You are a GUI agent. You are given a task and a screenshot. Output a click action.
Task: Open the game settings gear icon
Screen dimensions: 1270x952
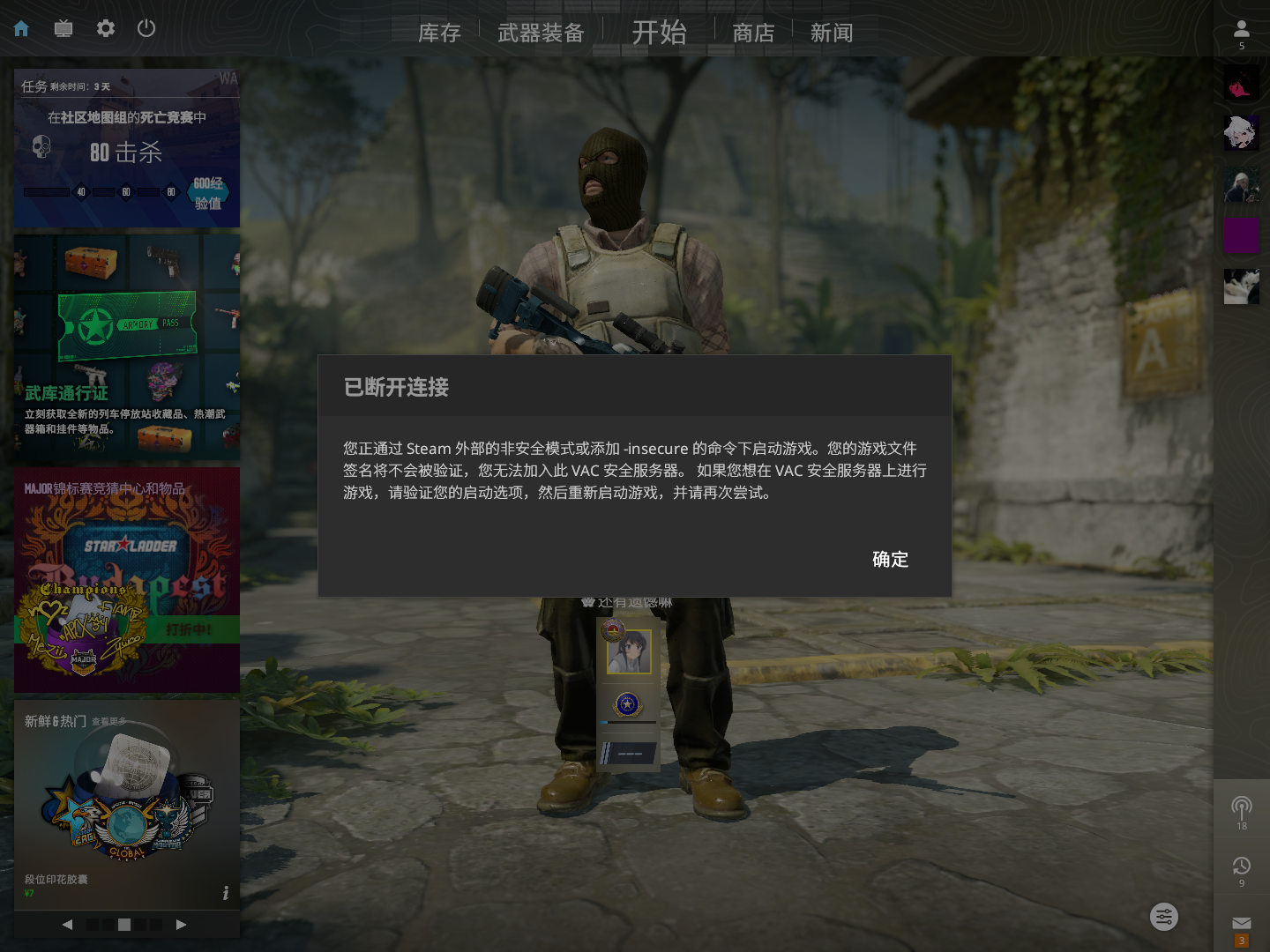click(x=105, y=28)
